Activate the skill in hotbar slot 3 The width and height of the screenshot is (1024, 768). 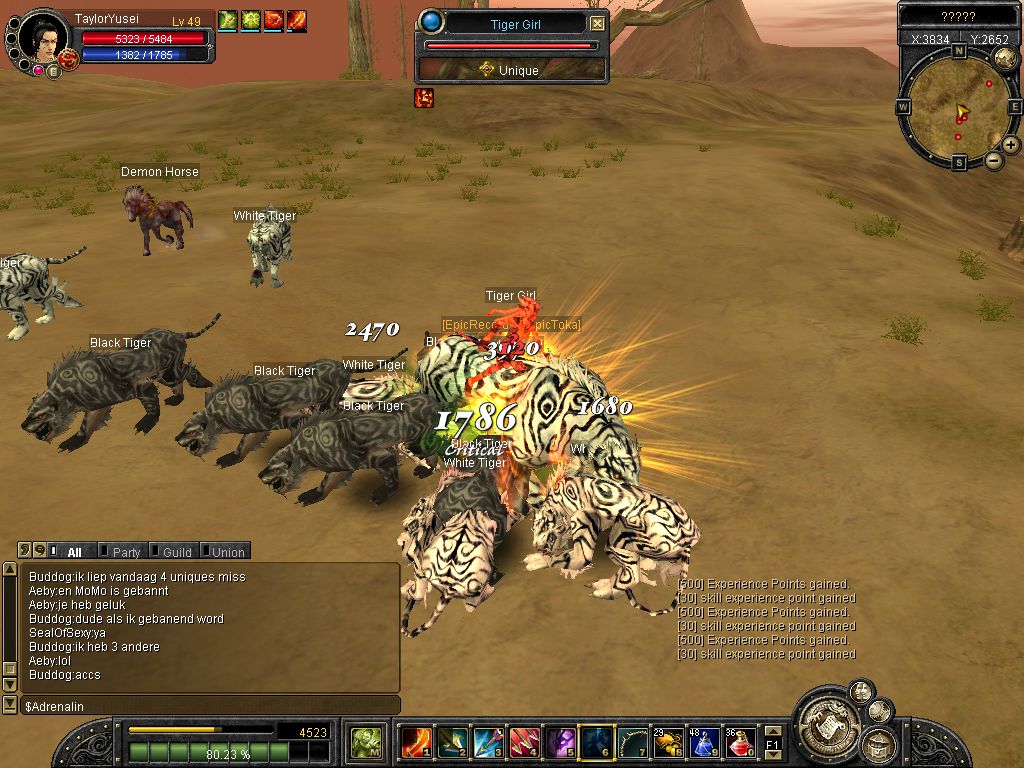(488, 743)
